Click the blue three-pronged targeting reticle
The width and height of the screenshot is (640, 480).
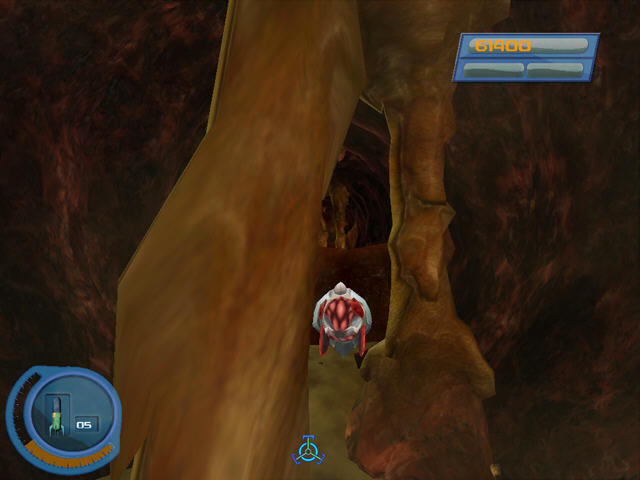(308, 450)
